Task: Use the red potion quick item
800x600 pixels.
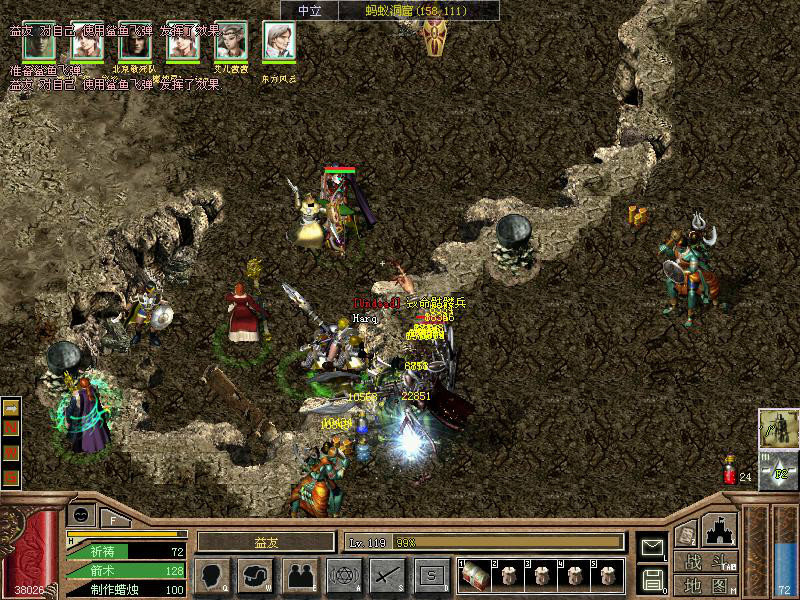Action: (729, 468)
